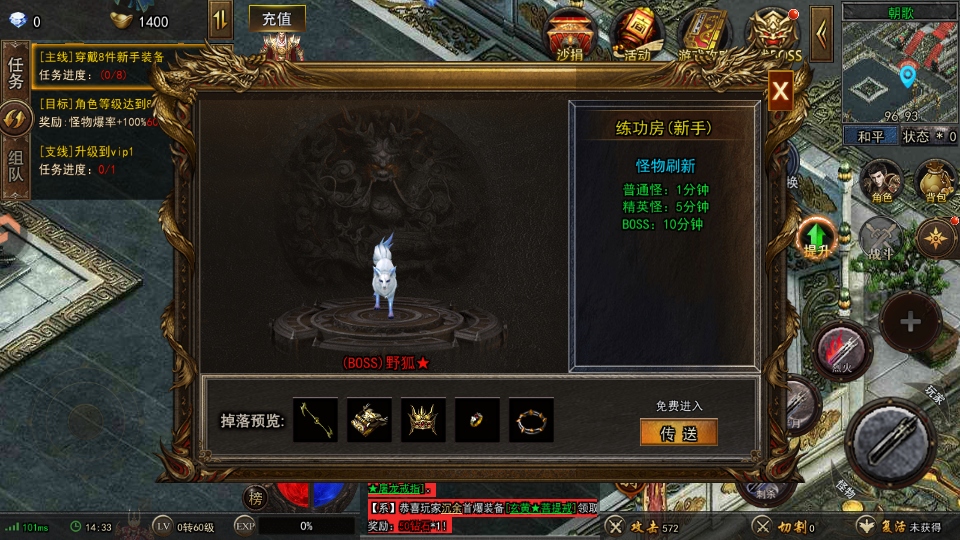View the ring drop preview slot

(477, 420)
